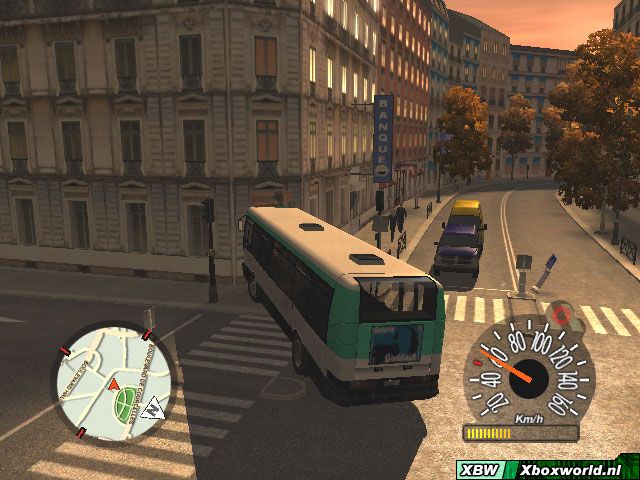Click the circular city minimap
Screen dimensions: 640x480
pos(111,382)
